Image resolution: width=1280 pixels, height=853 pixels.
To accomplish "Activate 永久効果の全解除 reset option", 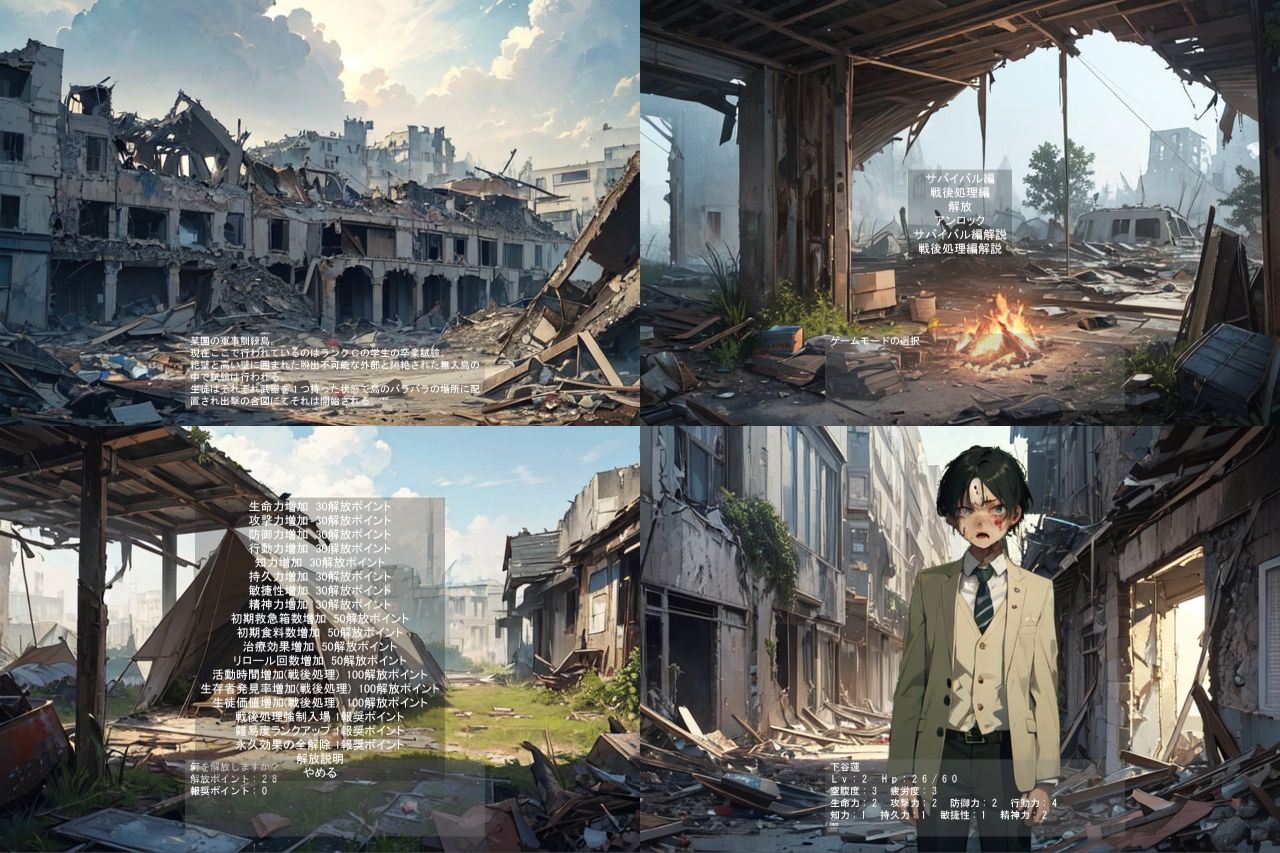I will tap(320, 743).
